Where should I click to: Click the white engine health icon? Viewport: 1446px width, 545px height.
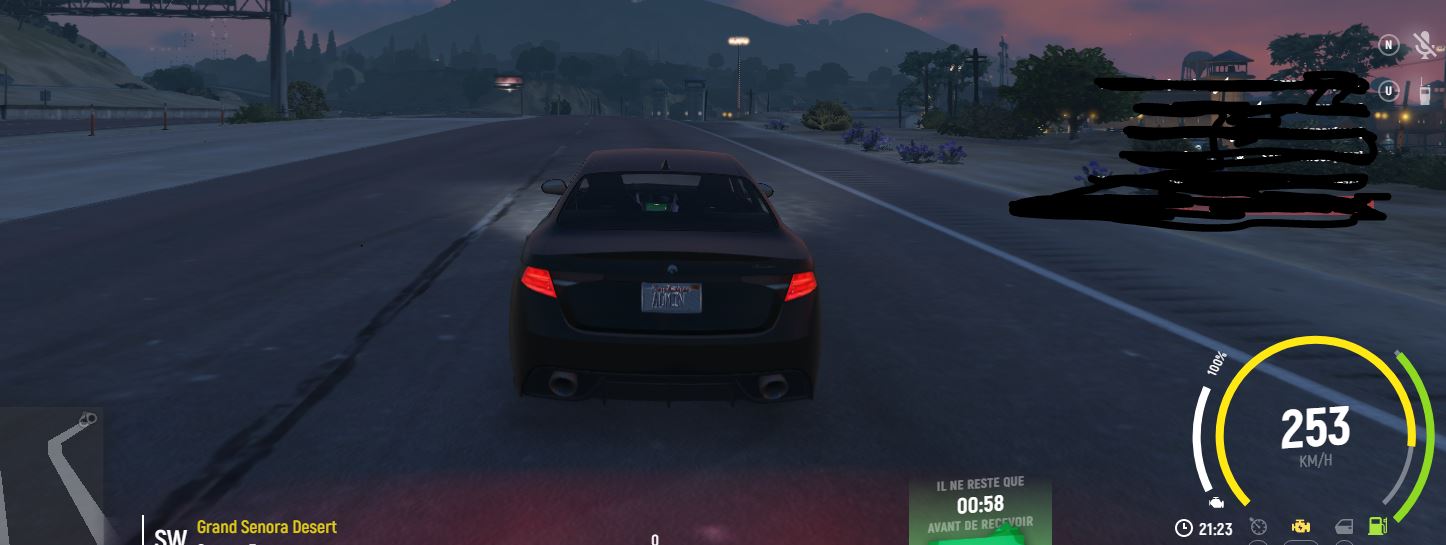pyautogui.click(x=1216, y=502)
